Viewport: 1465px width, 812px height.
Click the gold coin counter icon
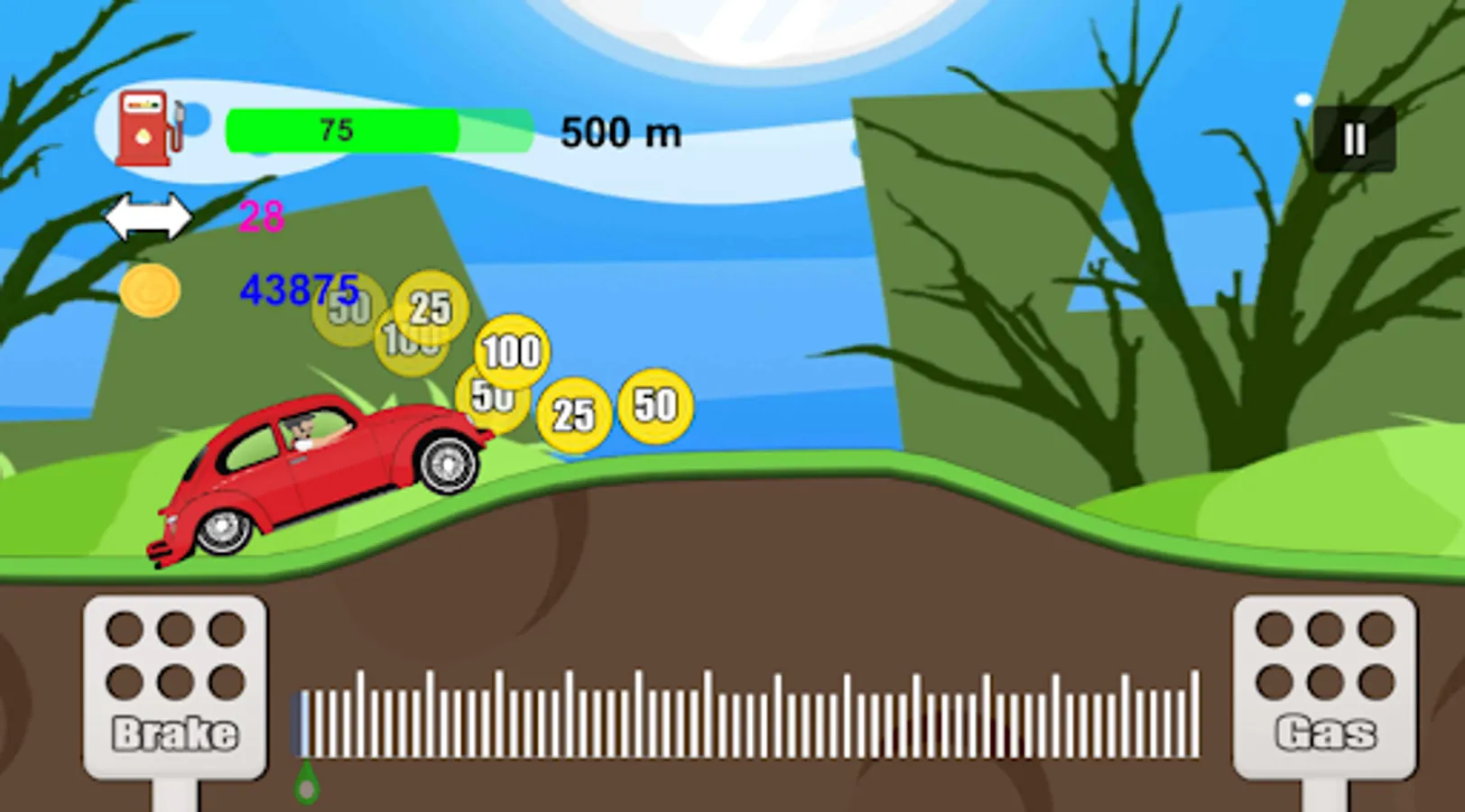point(150,291)
